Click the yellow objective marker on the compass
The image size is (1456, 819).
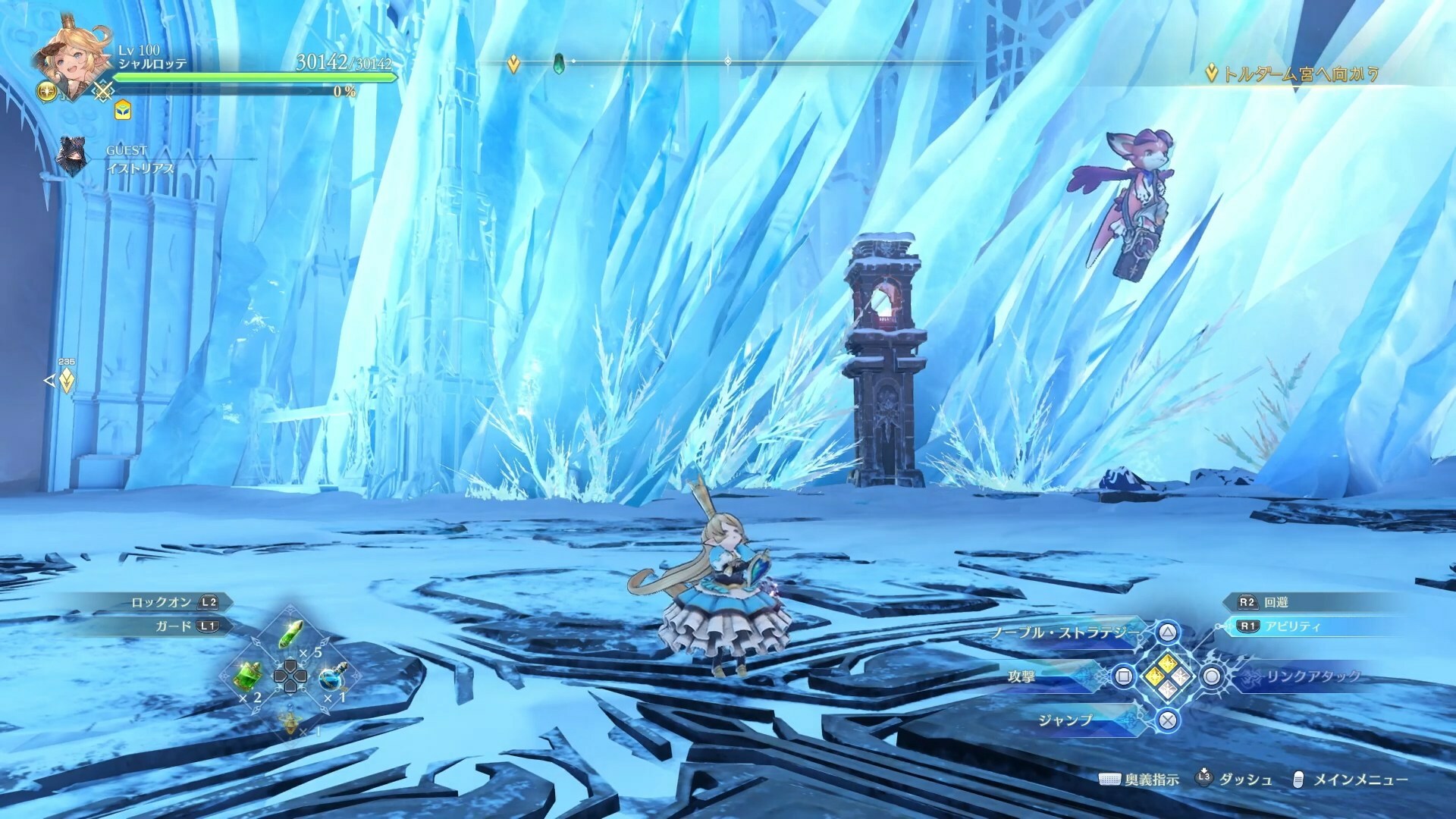point(513,64)
